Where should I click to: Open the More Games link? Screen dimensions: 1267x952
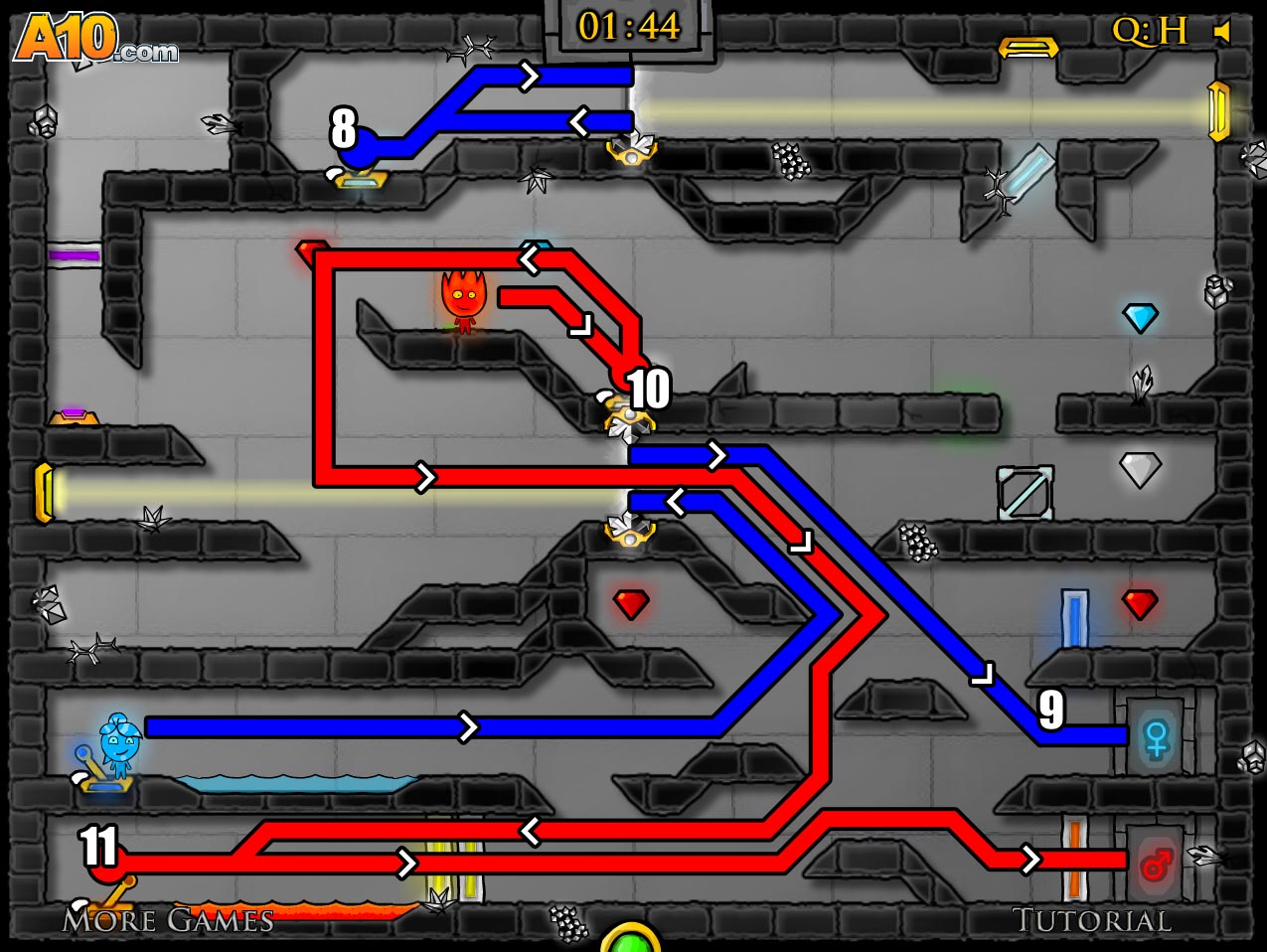168,920
